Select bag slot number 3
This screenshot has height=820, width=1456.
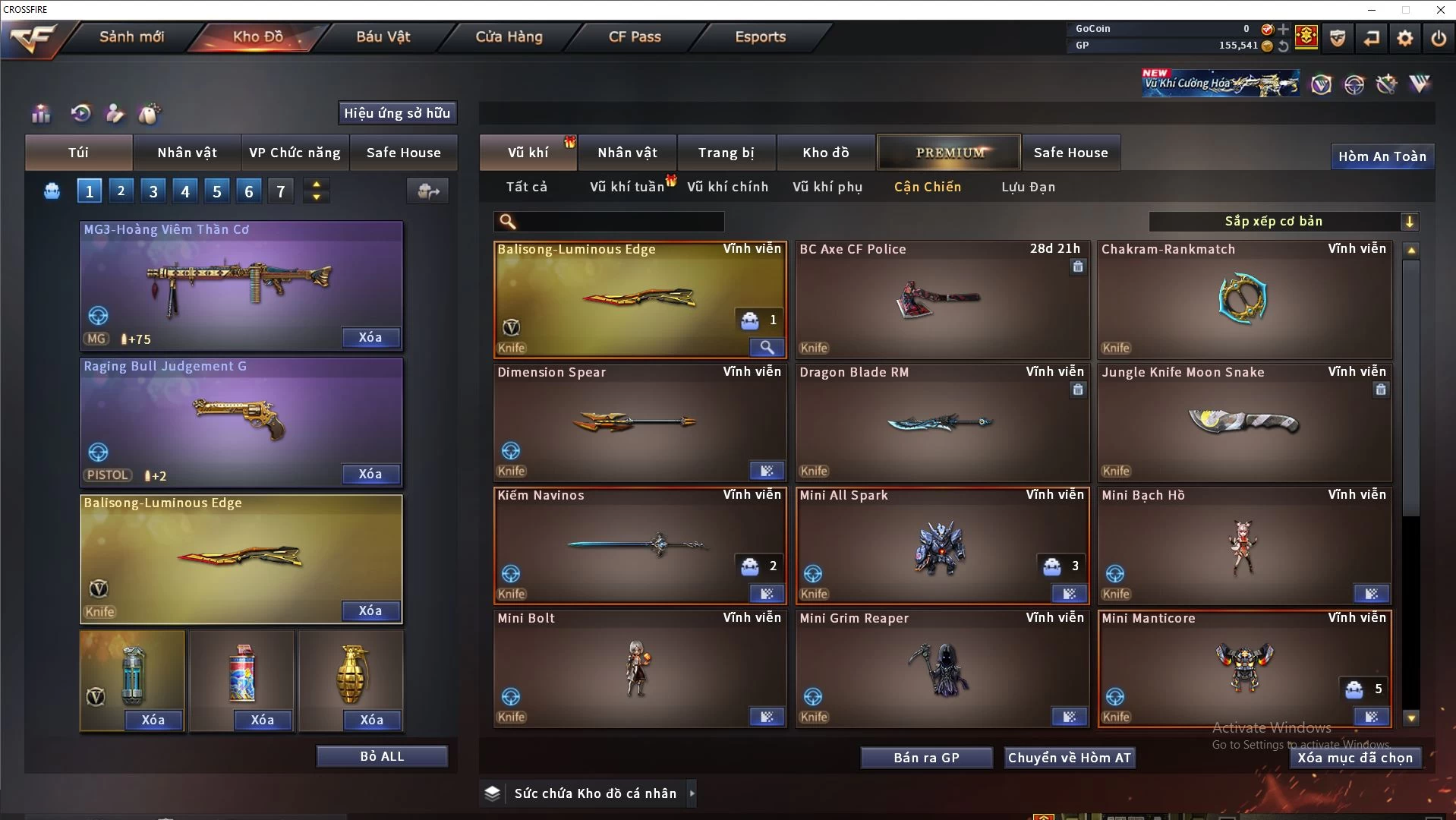[153, 191]
